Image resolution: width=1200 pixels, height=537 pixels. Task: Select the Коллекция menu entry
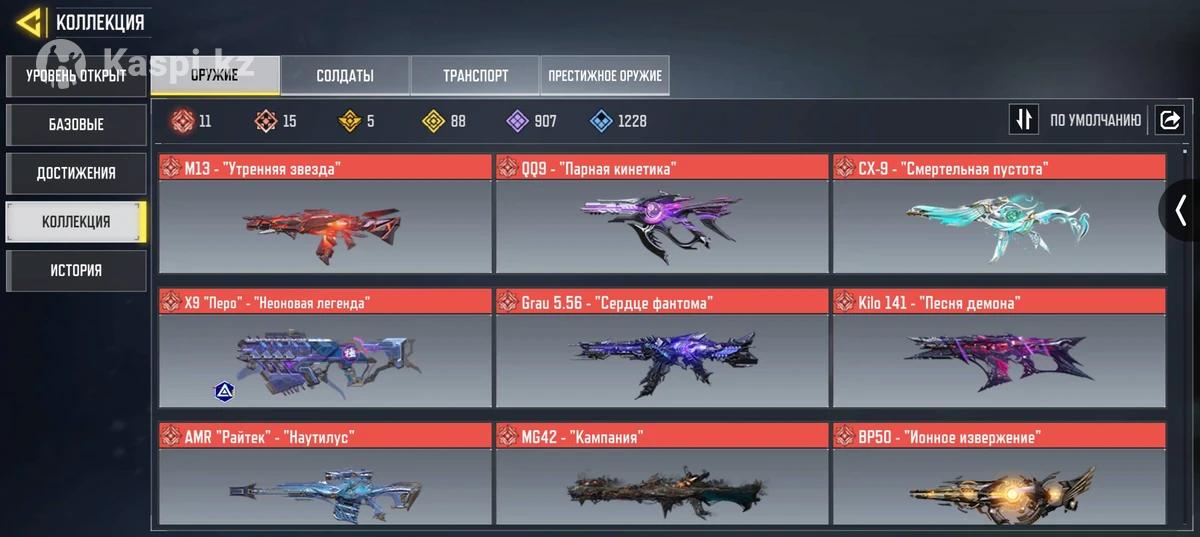[x=76, y=222]
